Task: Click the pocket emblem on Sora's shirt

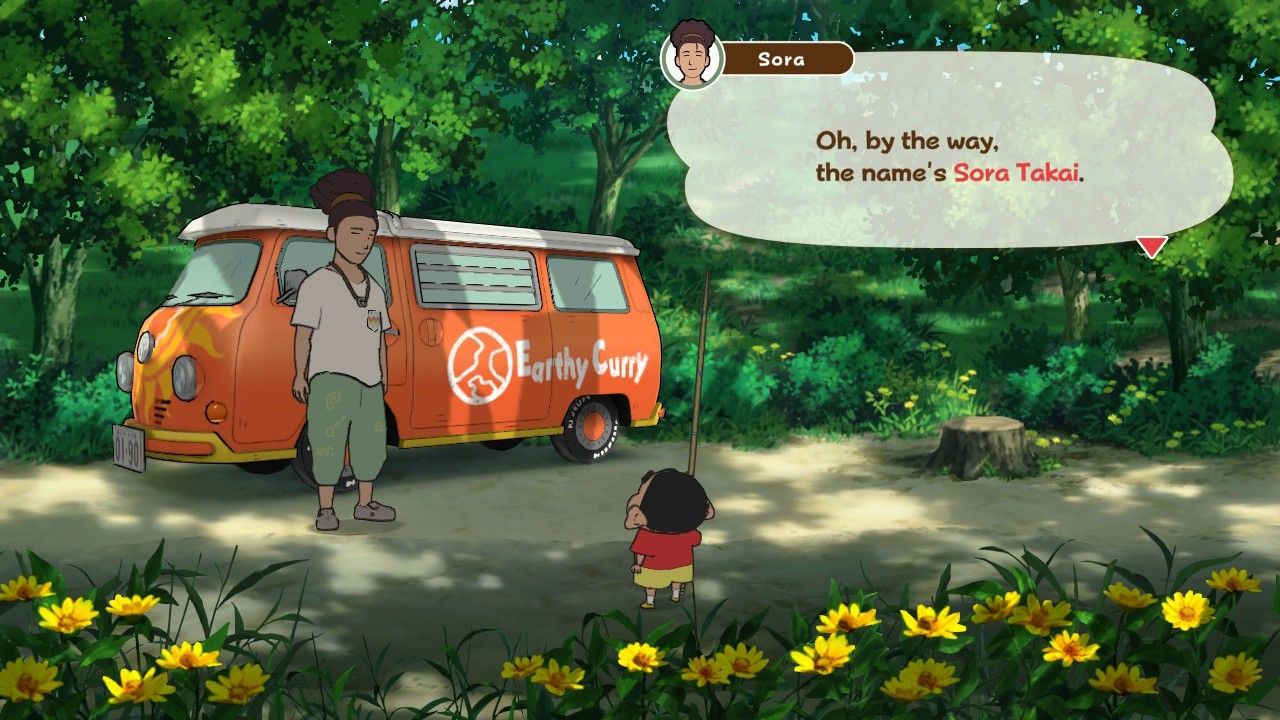Action: coord(372,322)
